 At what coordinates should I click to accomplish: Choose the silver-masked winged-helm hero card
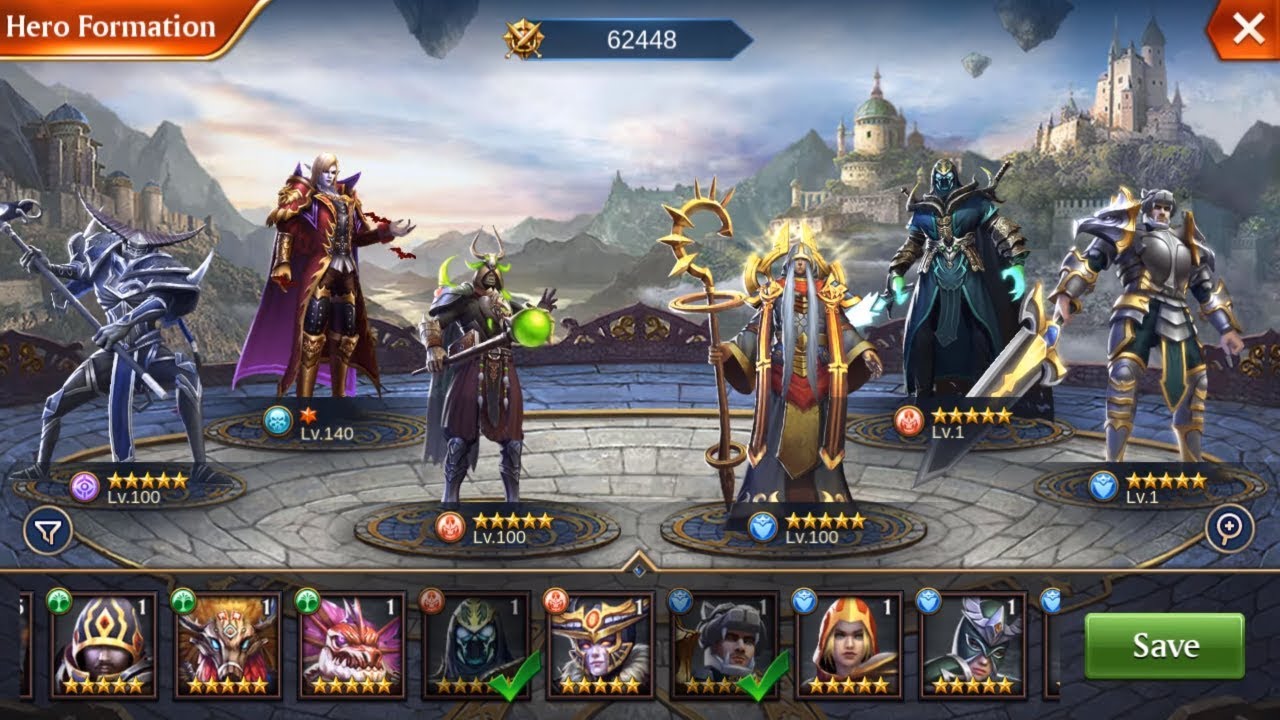click(x=971, y=645)
